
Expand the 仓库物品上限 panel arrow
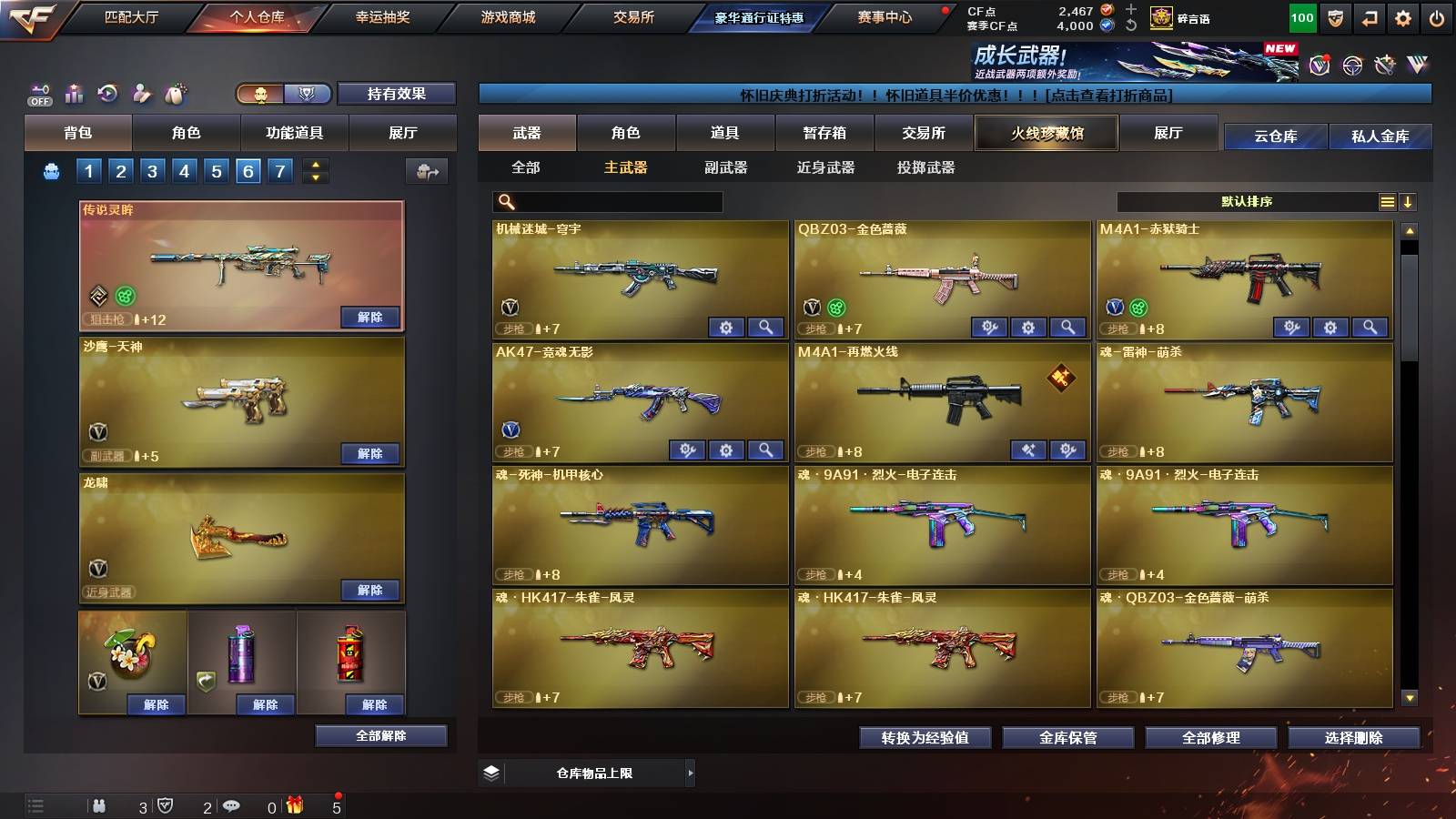click(691, 773)
